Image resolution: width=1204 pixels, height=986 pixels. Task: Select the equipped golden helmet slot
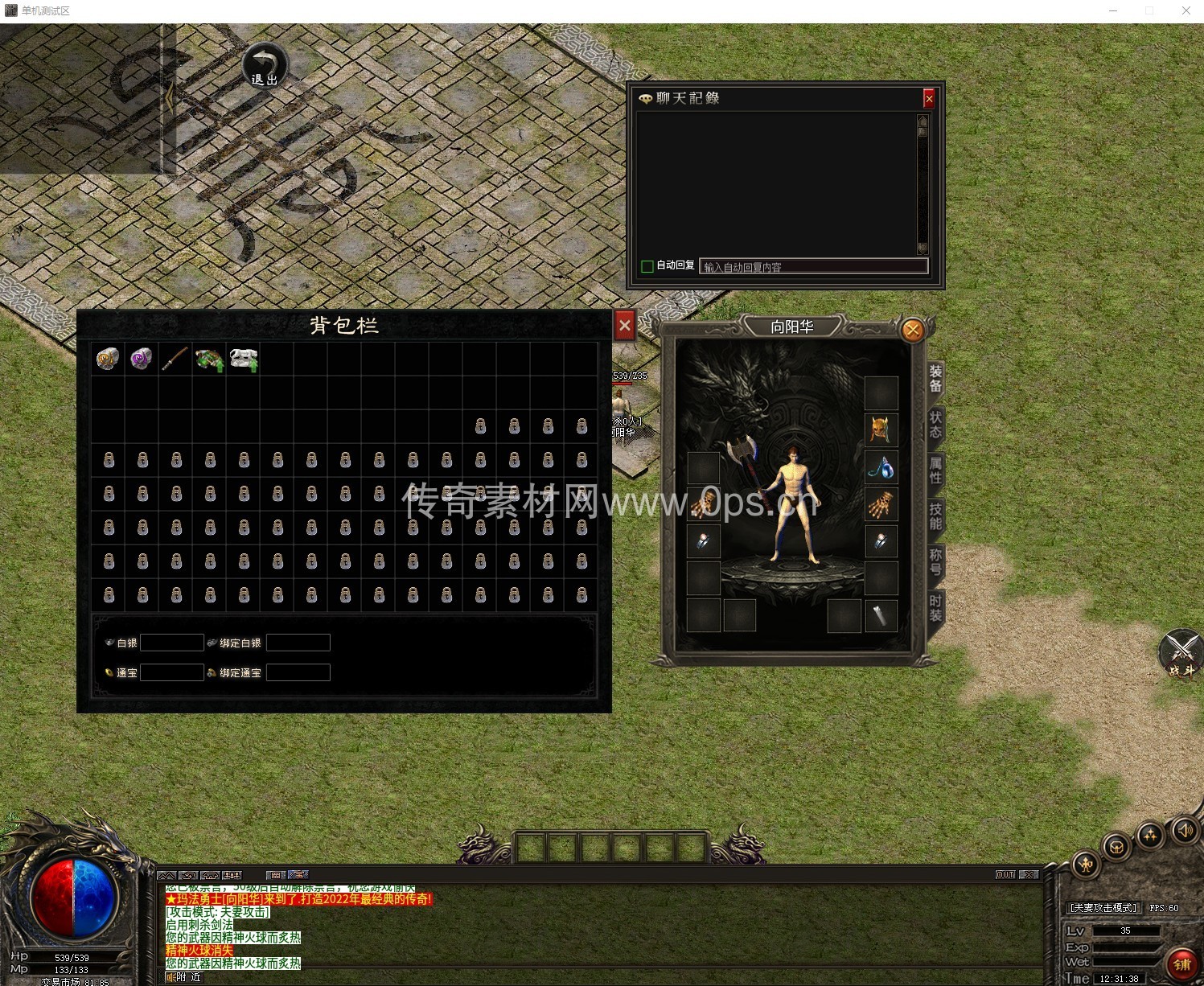[881, 429]
